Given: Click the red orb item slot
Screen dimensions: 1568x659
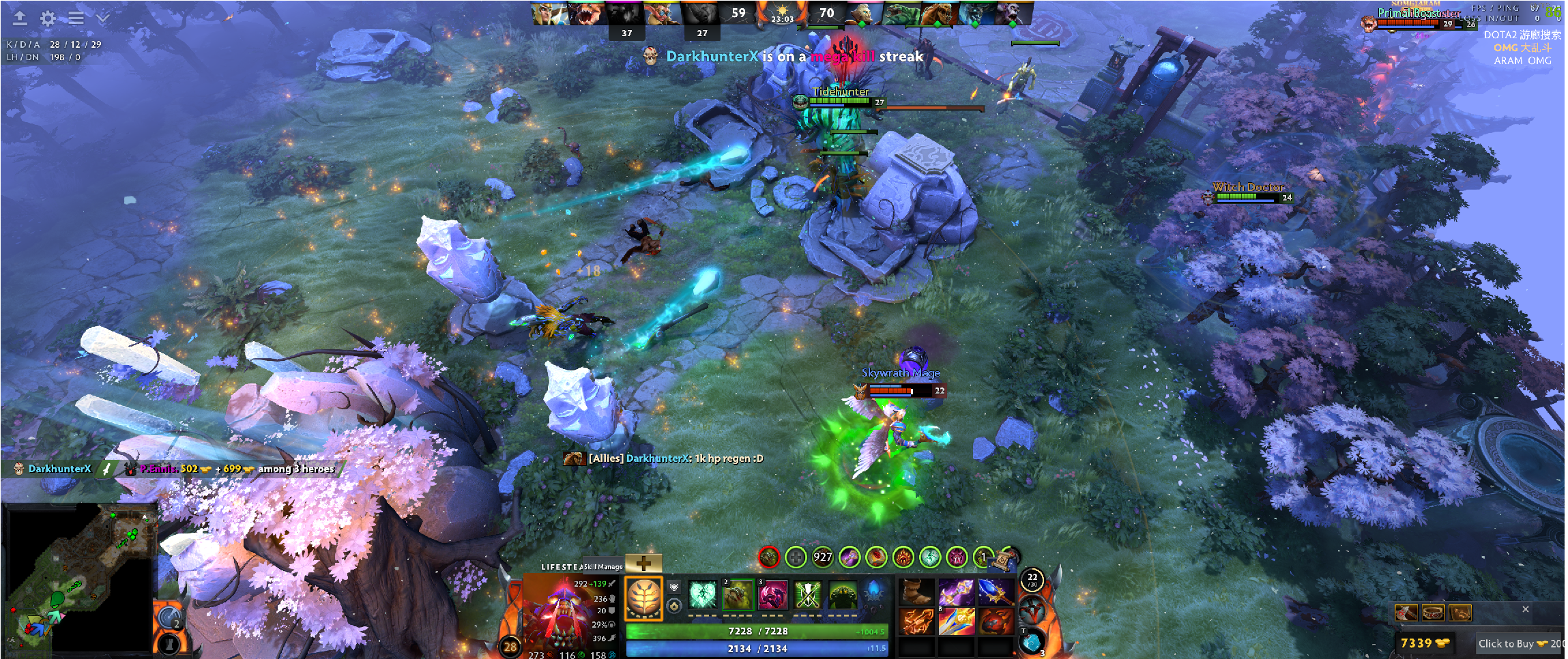Looking at the screenshot, I should [995, 621].
